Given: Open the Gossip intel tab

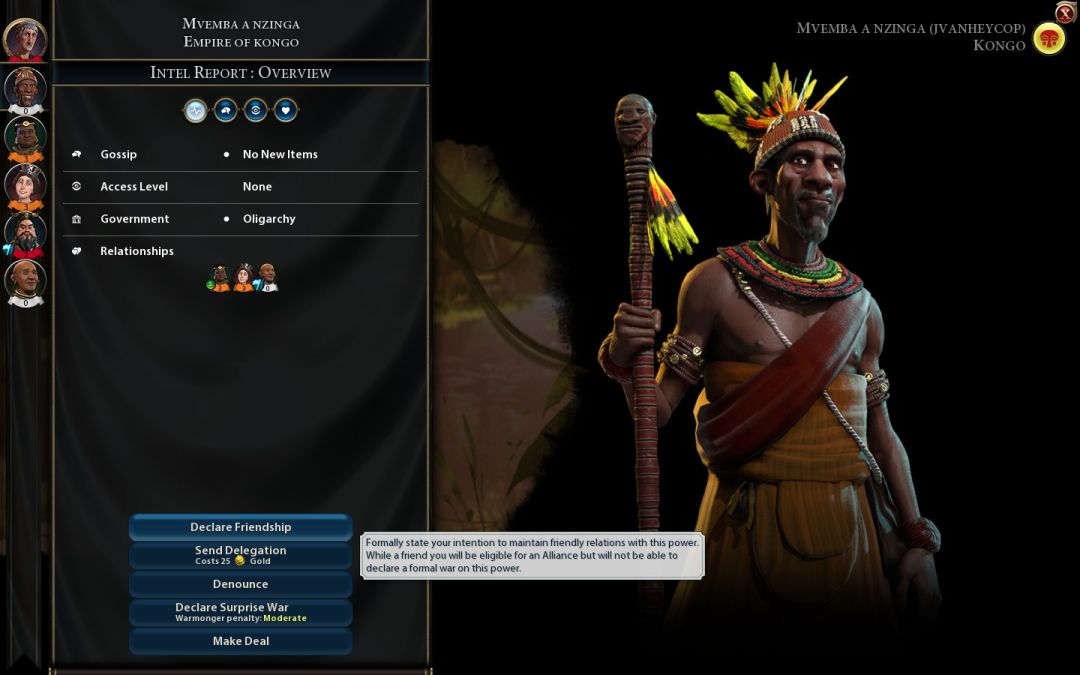Looking at the screenshot, I should coord(226,111).
